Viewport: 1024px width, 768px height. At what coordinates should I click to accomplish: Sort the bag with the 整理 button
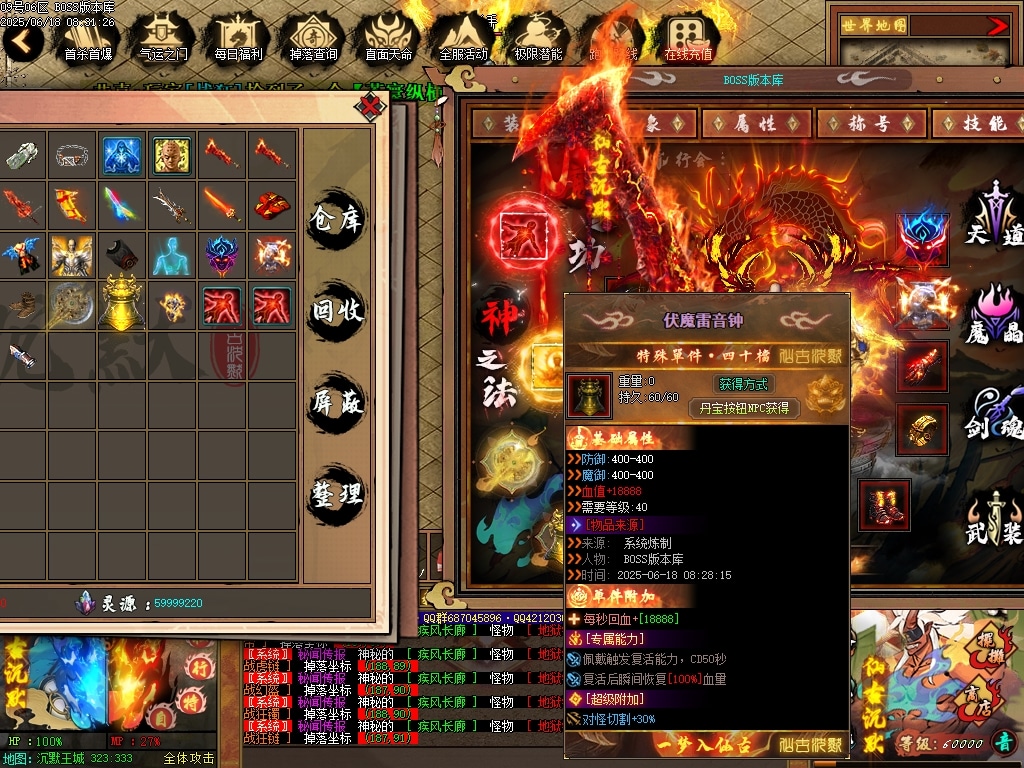tap(336, 493)
